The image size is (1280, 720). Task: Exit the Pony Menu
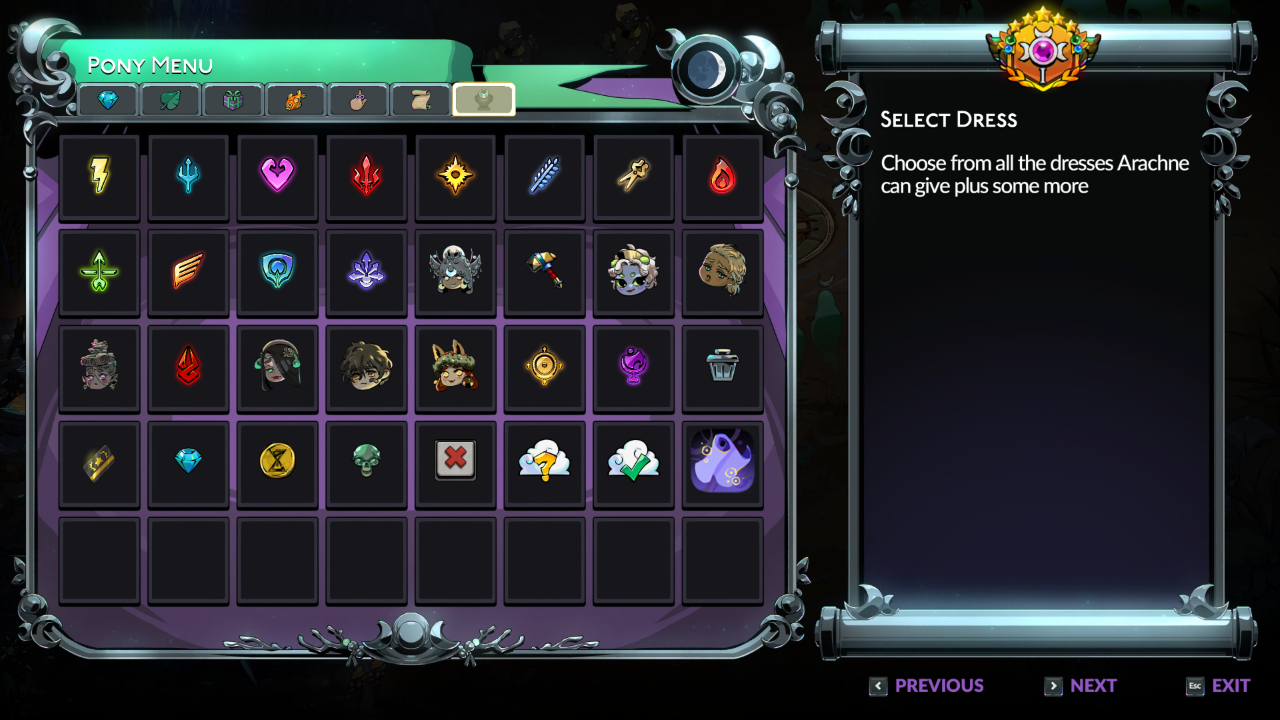(1218, 686)
